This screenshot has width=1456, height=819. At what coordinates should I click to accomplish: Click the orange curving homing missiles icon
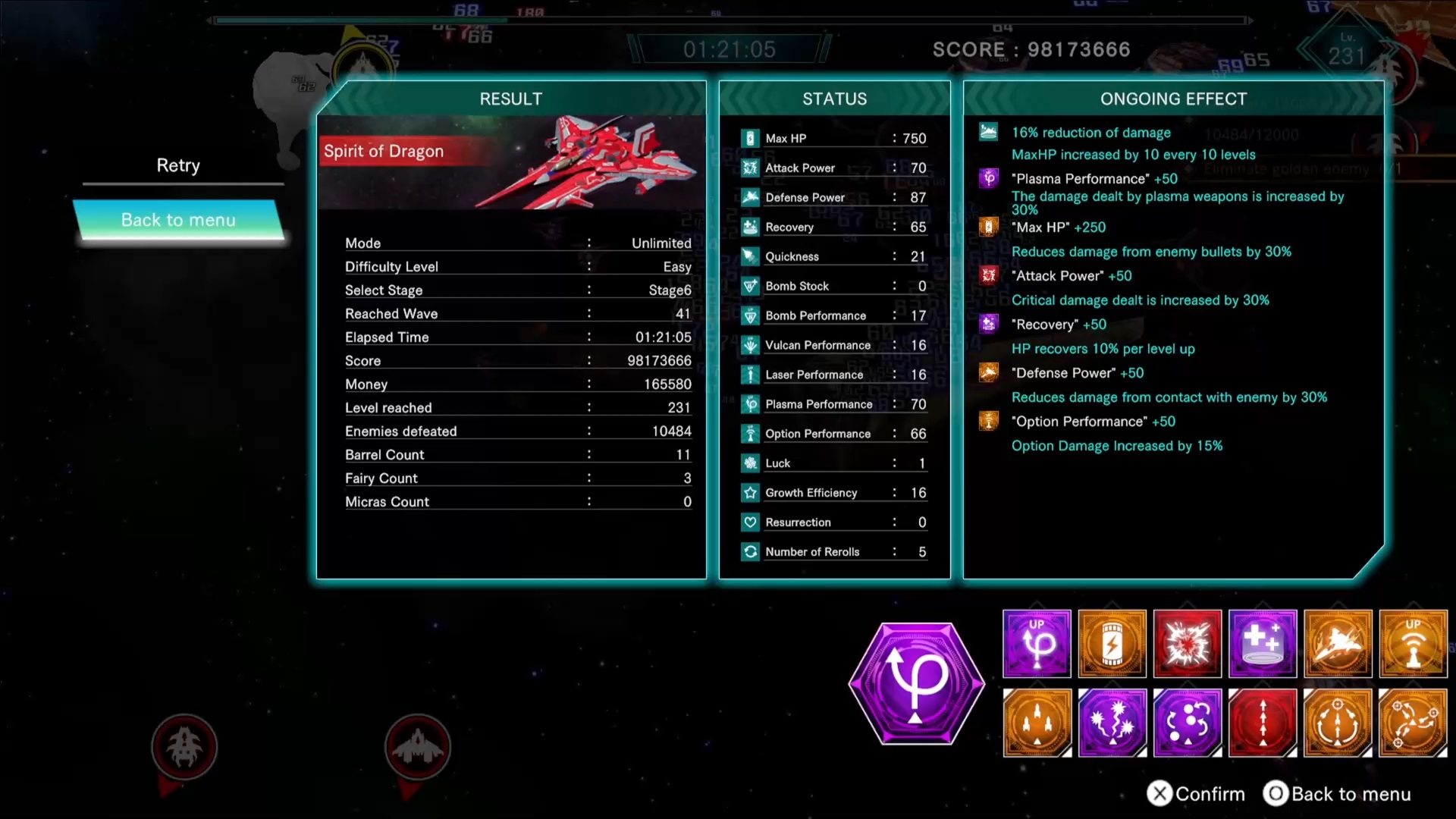(1338, 723)
